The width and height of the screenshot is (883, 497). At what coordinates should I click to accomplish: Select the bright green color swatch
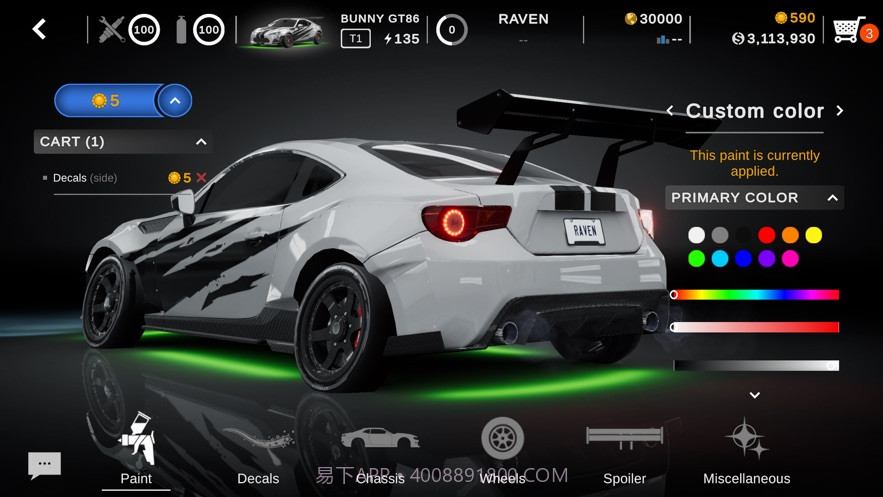click(x=696, y=259)
